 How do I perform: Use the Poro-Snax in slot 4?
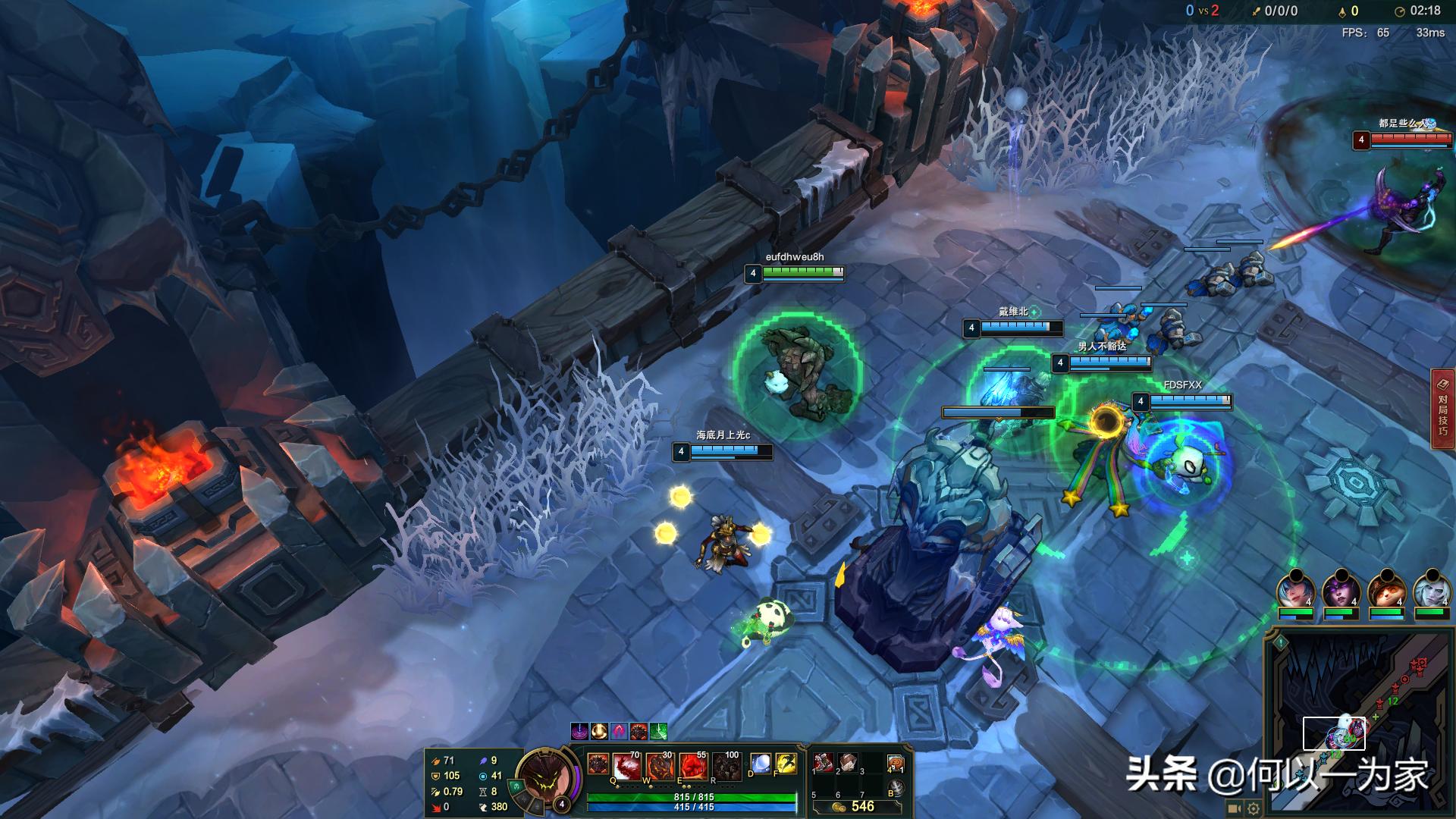[896, 763]
